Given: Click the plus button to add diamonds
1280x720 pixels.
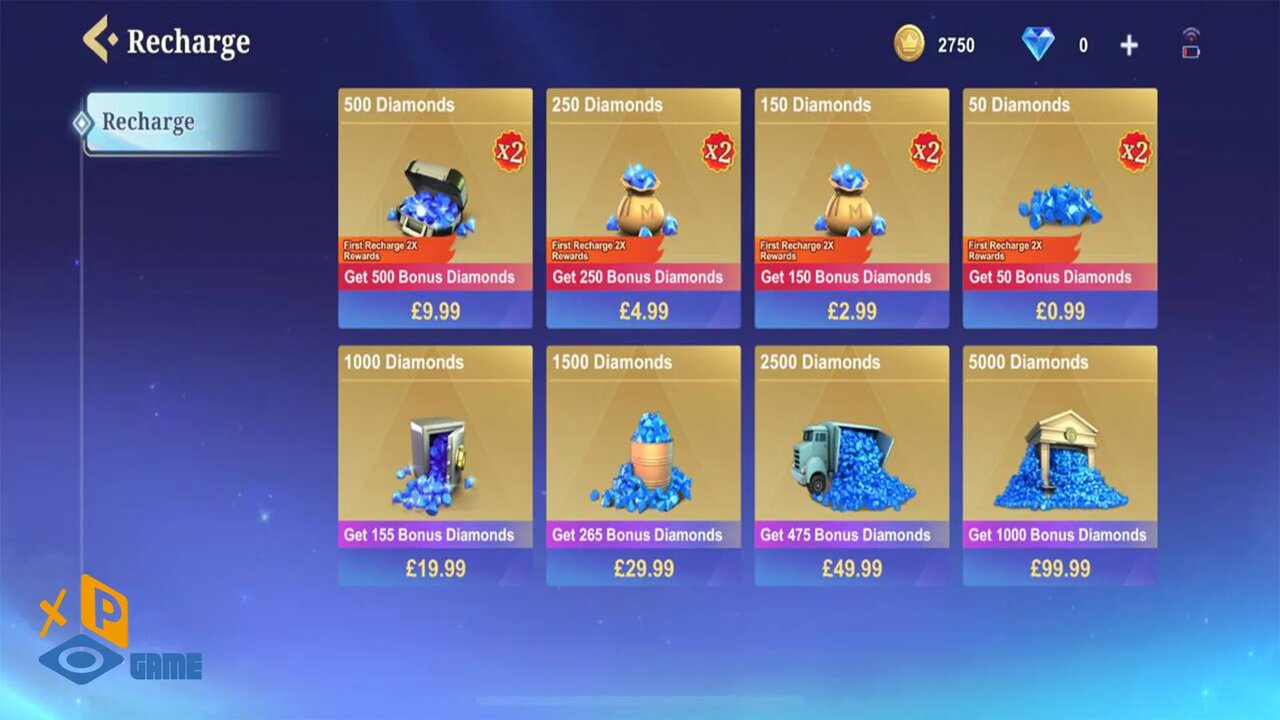Looking at the screenshot, I should (1129, 45).
